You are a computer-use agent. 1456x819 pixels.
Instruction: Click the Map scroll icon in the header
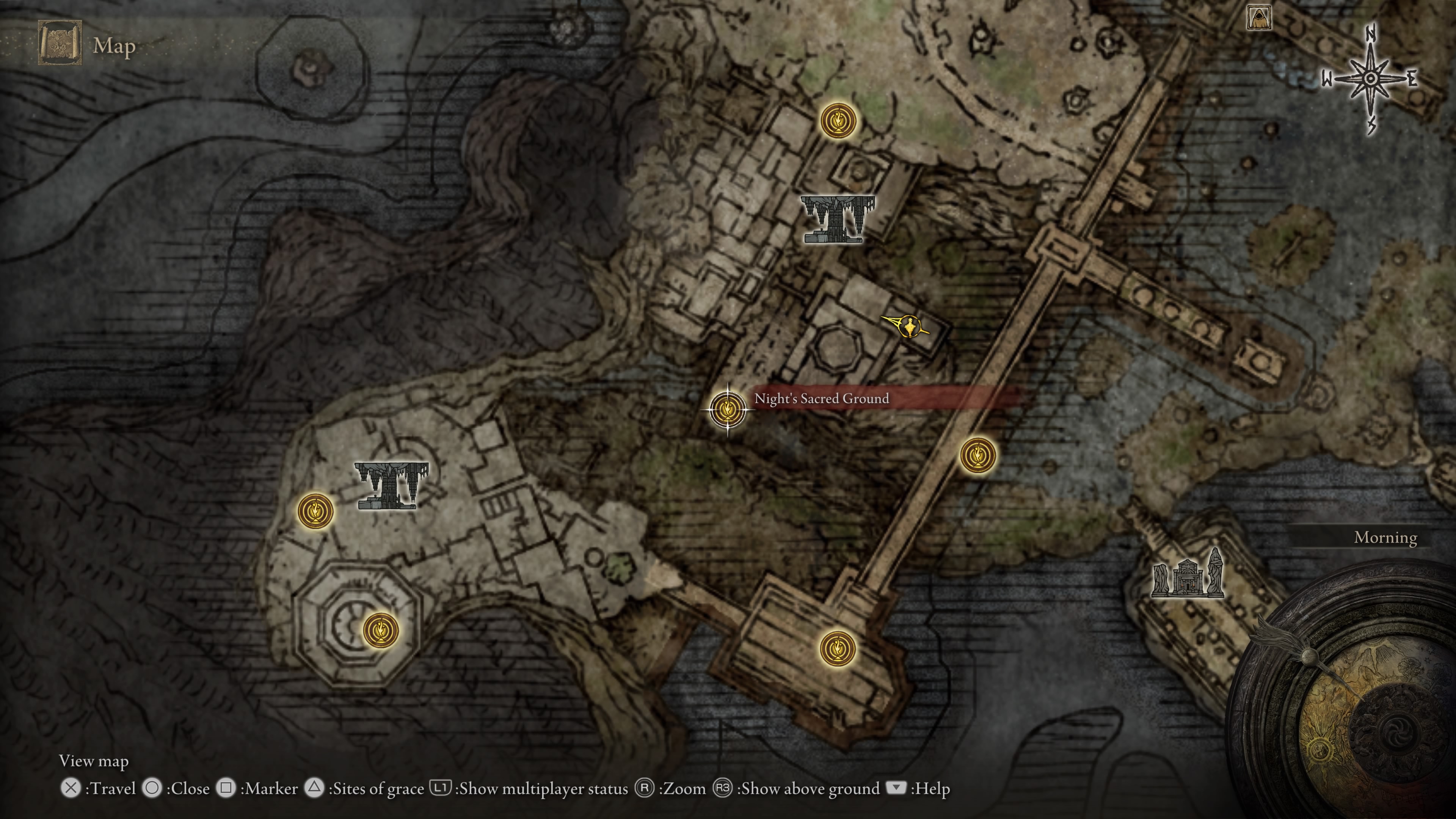pos(60,44)
